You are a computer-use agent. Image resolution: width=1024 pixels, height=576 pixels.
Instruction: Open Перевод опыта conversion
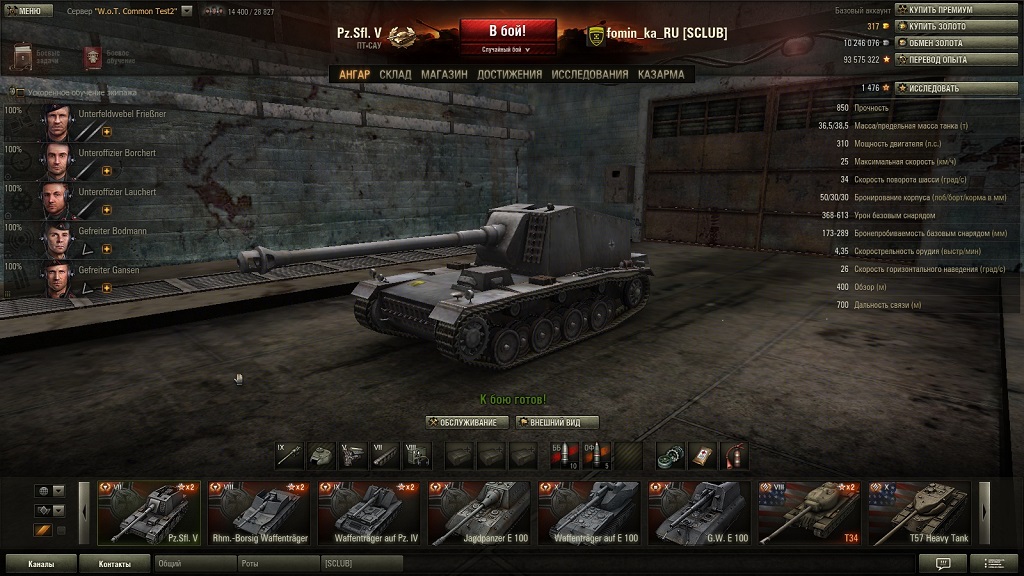[x=954, y=60]
